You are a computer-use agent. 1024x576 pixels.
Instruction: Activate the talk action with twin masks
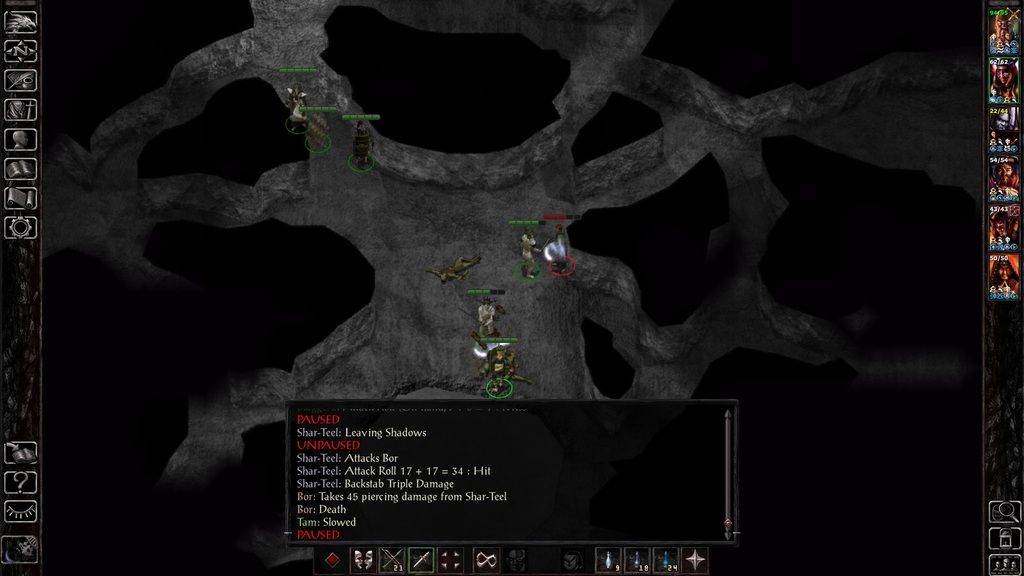[x=362, y=561]
